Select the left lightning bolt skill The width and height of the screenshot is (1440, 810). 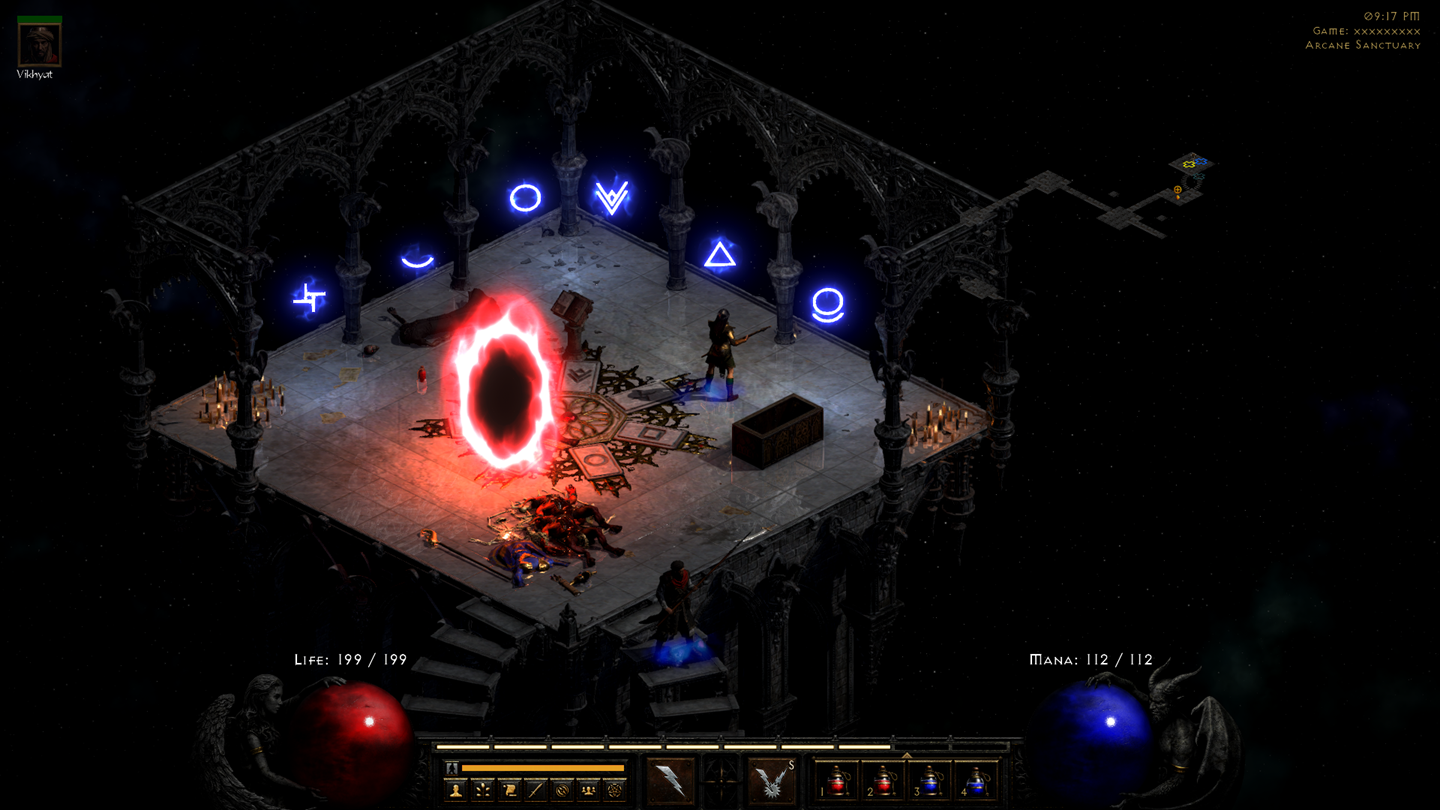pos(670,781)
